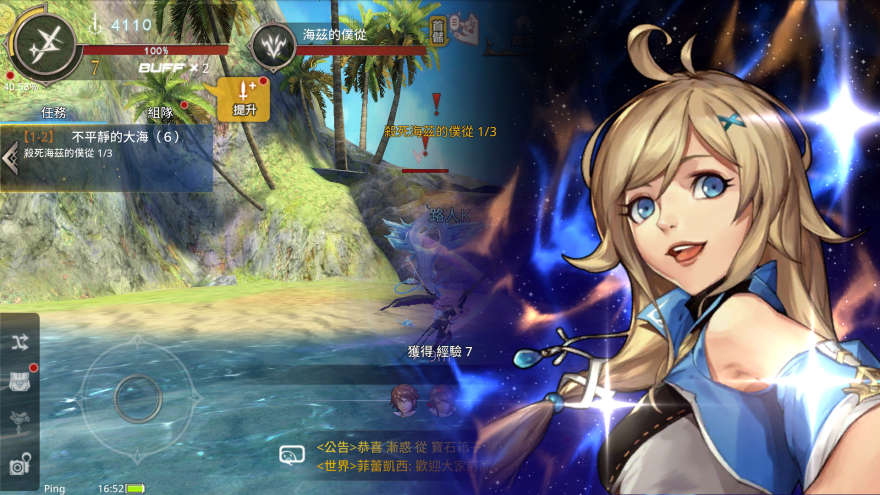This screenshot has width=880, height=495.
Task: Click the winged creature icon in the sidebar
Action: pyautogui.click(x=20, y=421)
